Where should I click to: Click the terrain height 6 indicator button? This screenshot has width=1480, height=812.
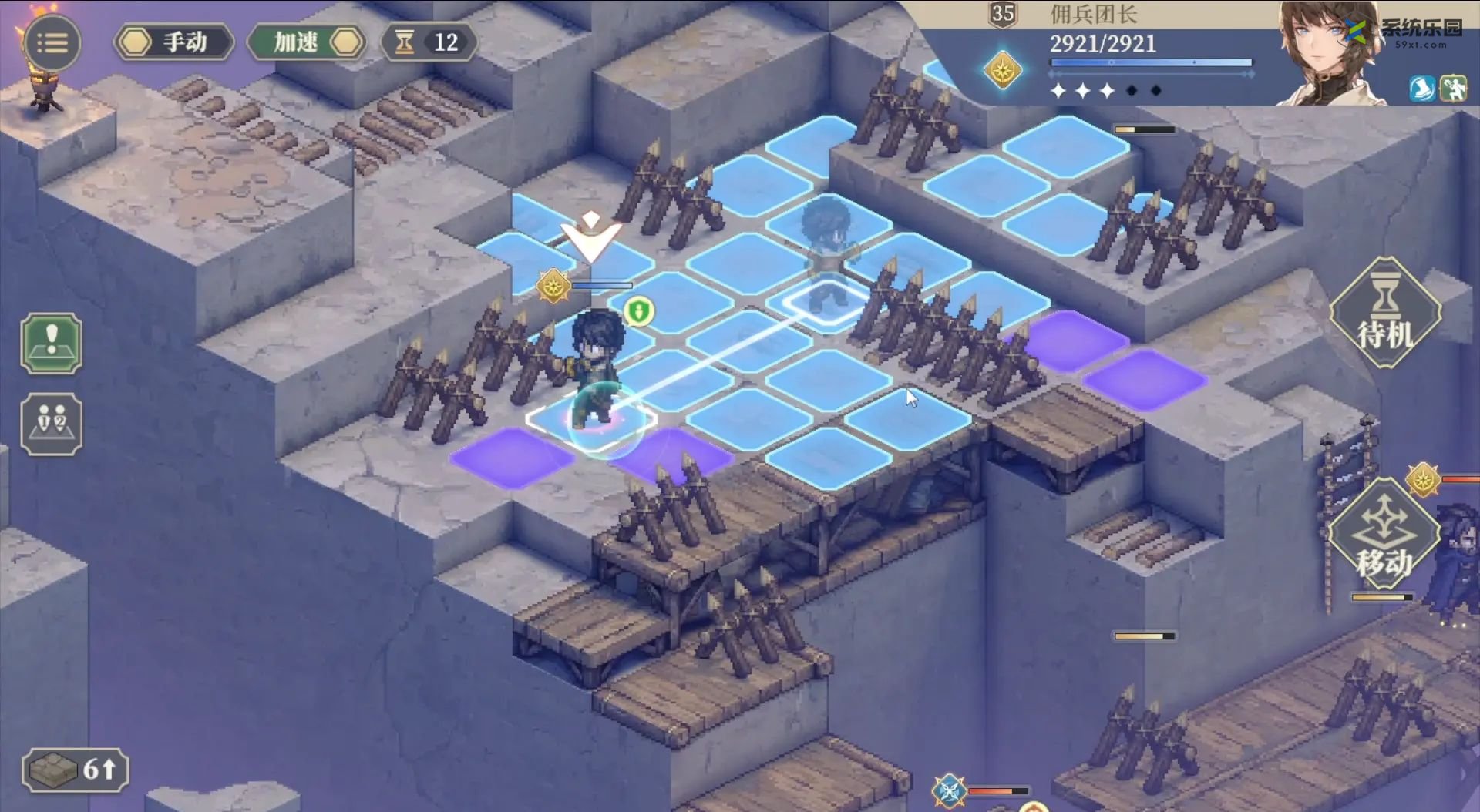pos(75,769)
